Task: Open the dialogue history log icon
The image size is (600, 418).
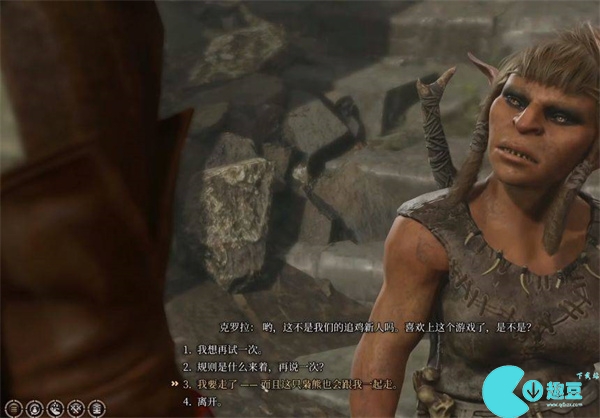Action: 13,407
